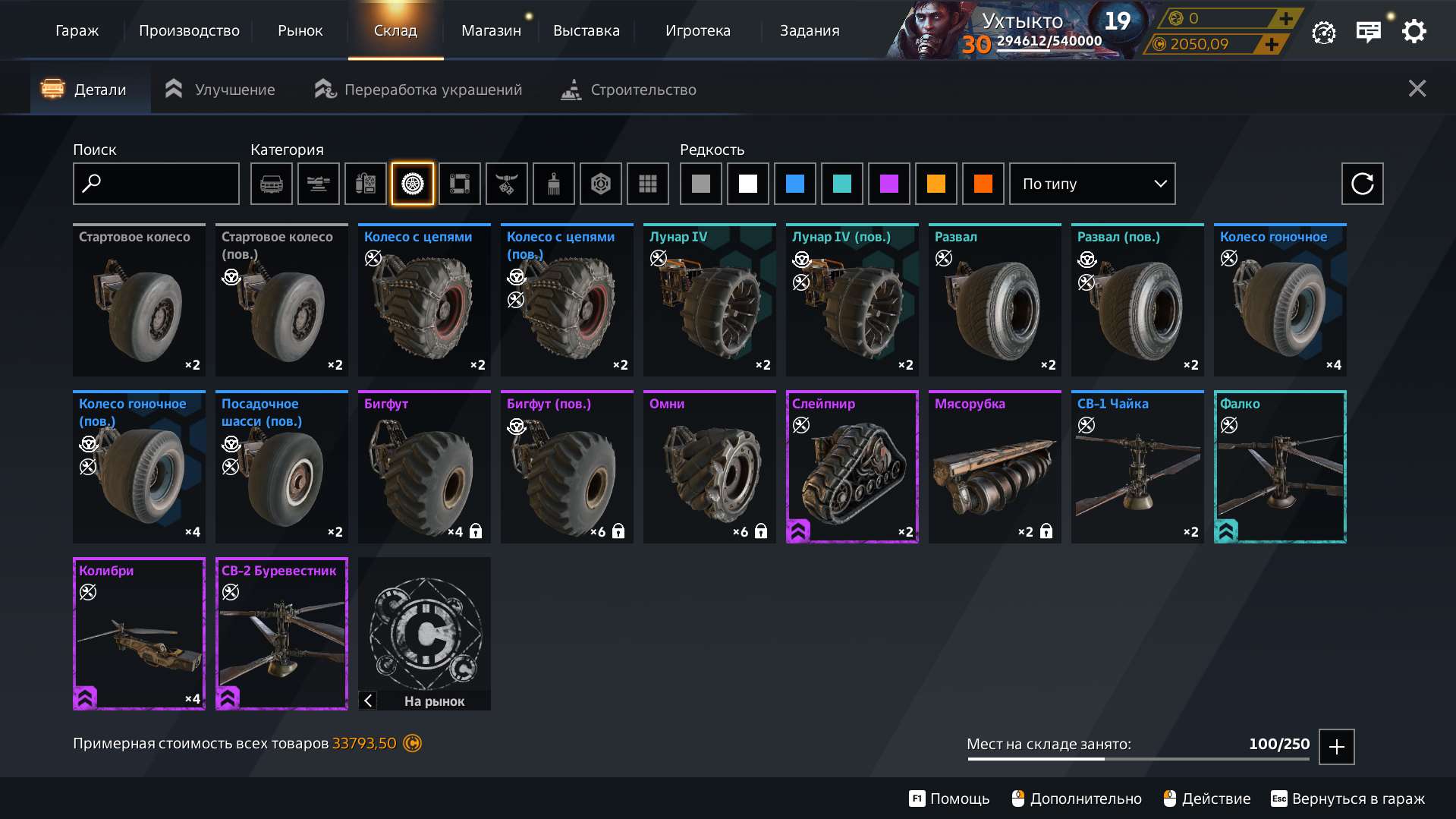Image resolution: width=1456 pixels, height=819 pixels.
Task: Collapse the На рынок panel arrow
Action: 367,700
